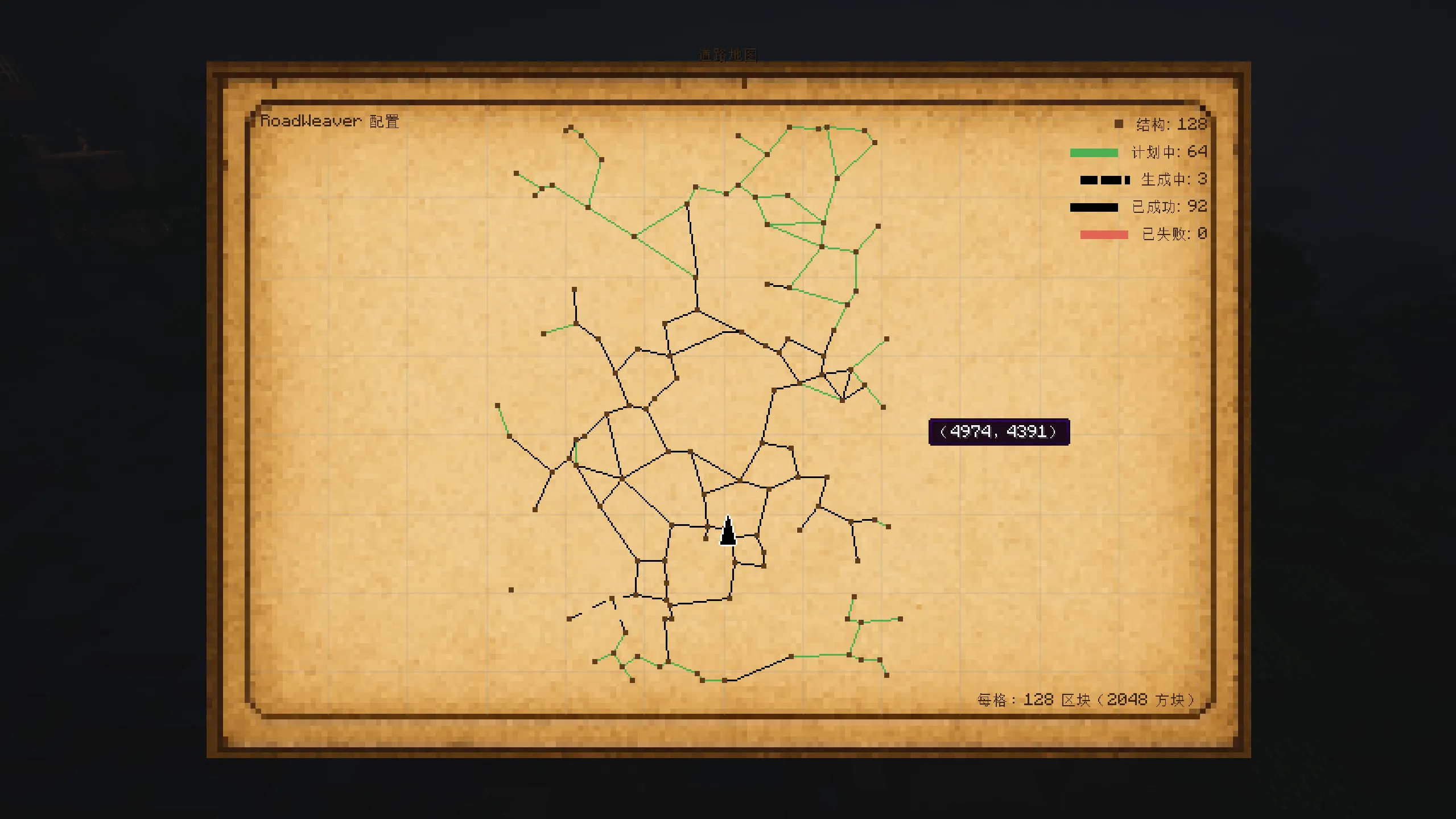
Task: Click the 道路地图 title text
Action: pyautogui.click(x=728, y=54)
